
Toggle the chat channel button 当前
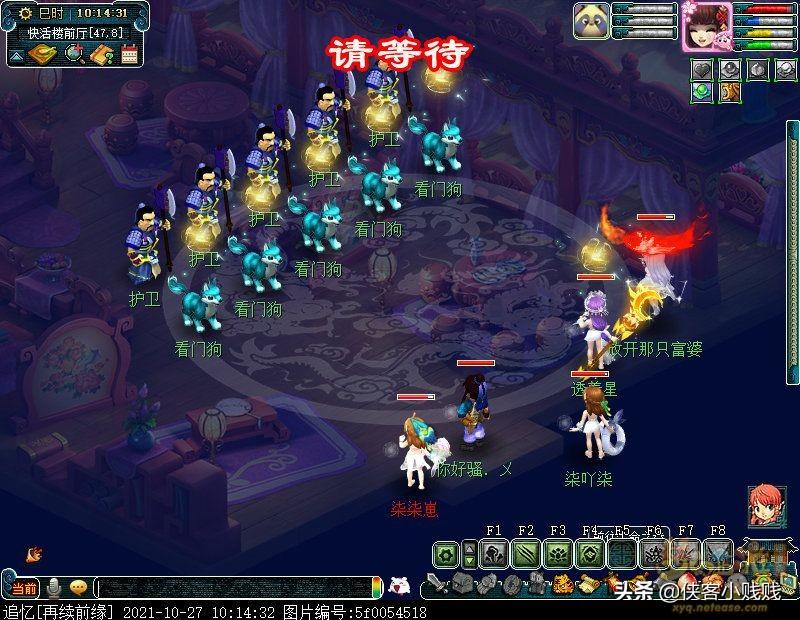tap(22, 587)
